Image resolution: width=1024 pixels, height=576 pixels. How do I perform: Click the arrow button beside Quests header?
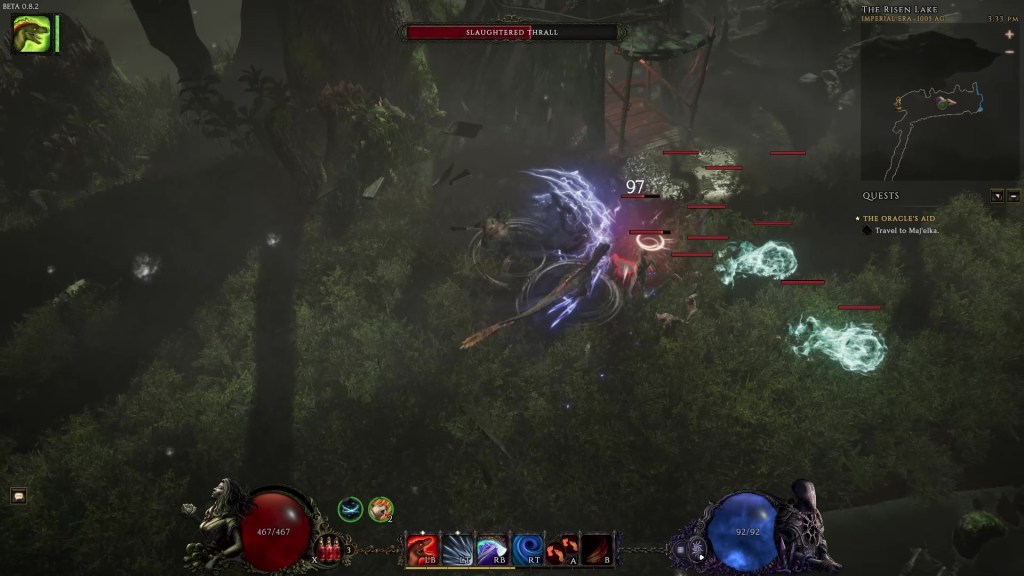[x=997, y=196]
